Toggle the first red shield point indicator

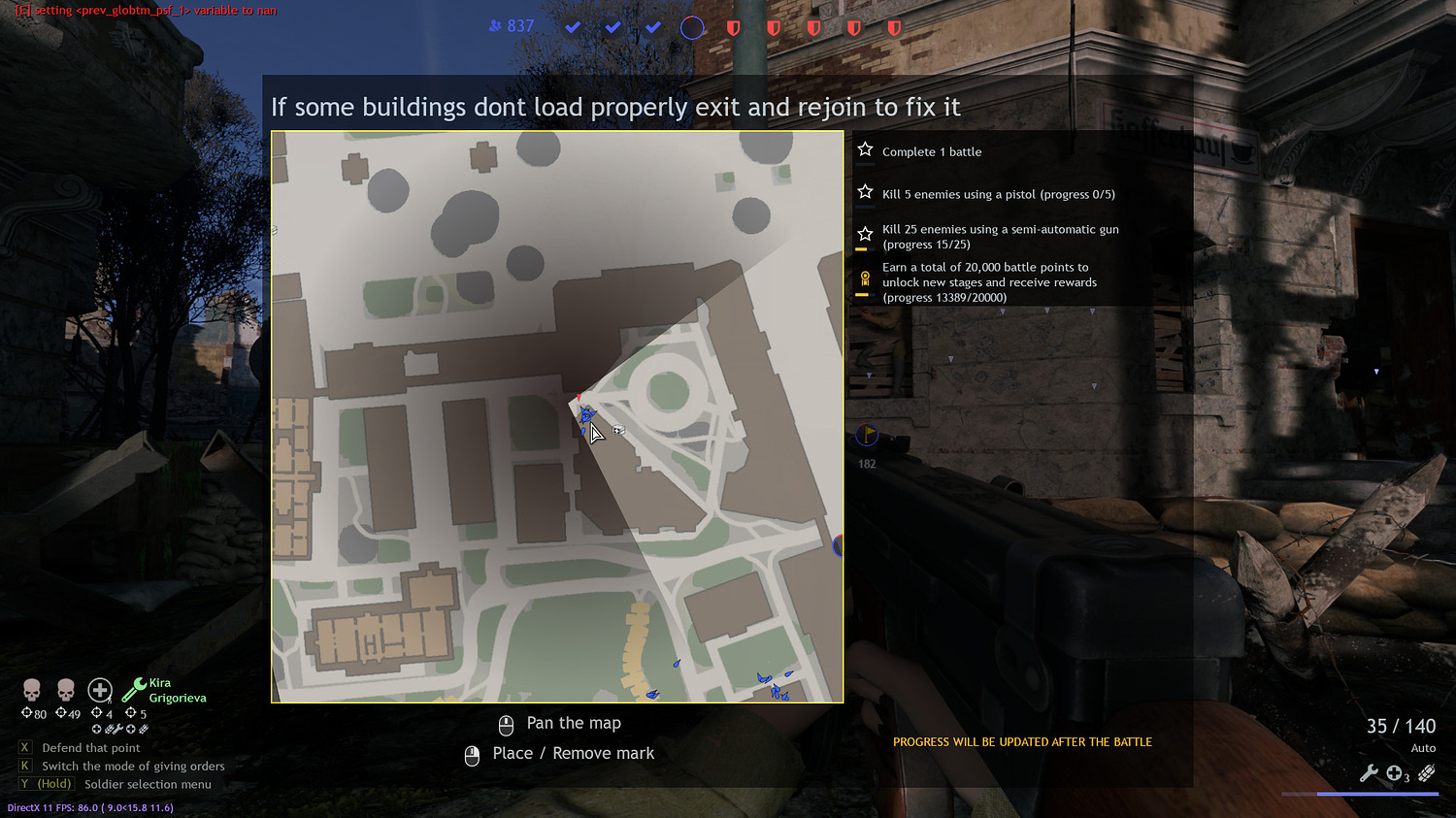pos(733,28)
